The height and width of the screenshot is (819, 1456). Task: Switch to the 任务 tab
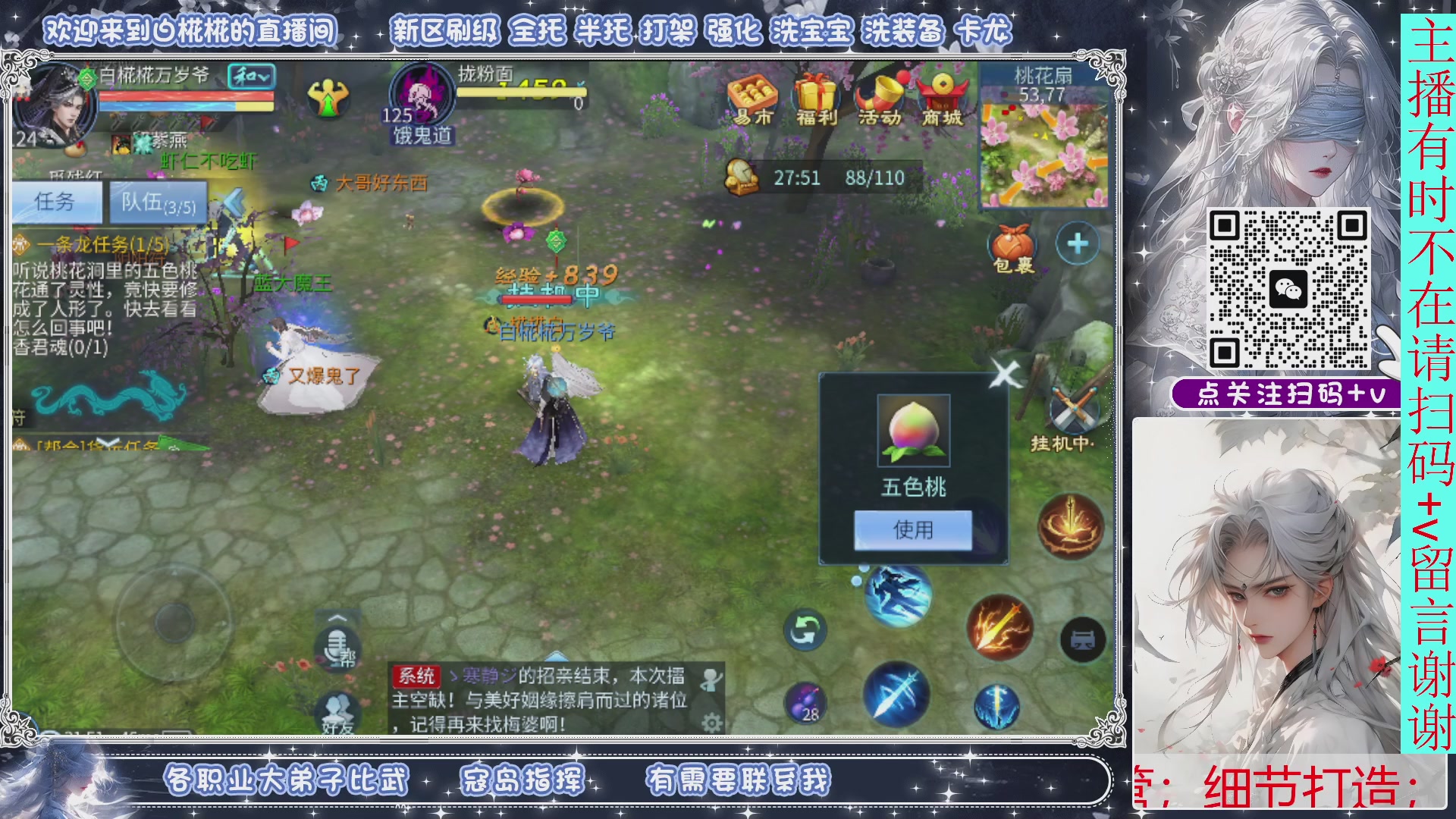[55, 202]
